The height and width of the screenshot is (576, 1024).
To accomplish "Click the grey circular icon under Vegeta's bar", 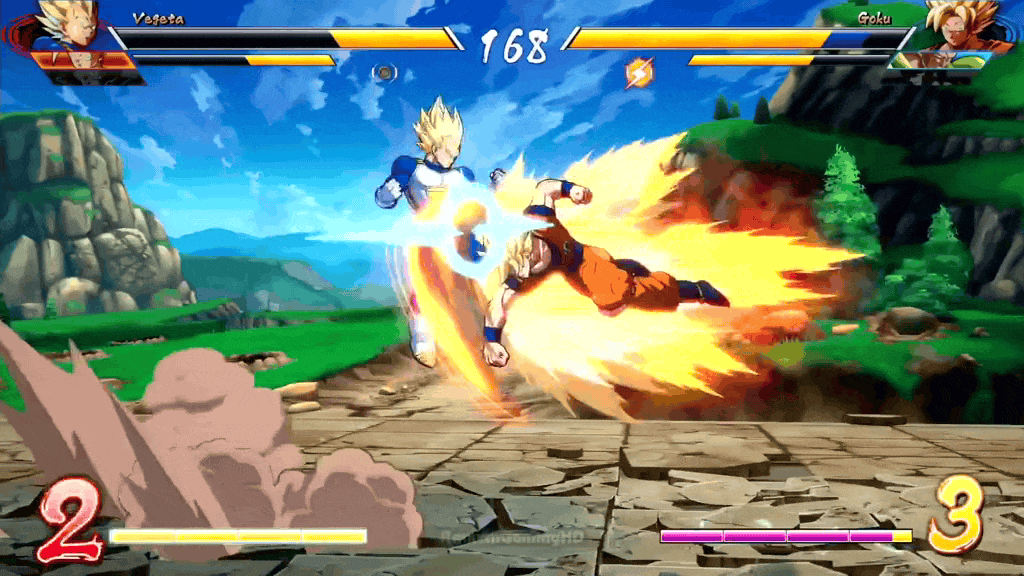I will click(x=385, y=72).
